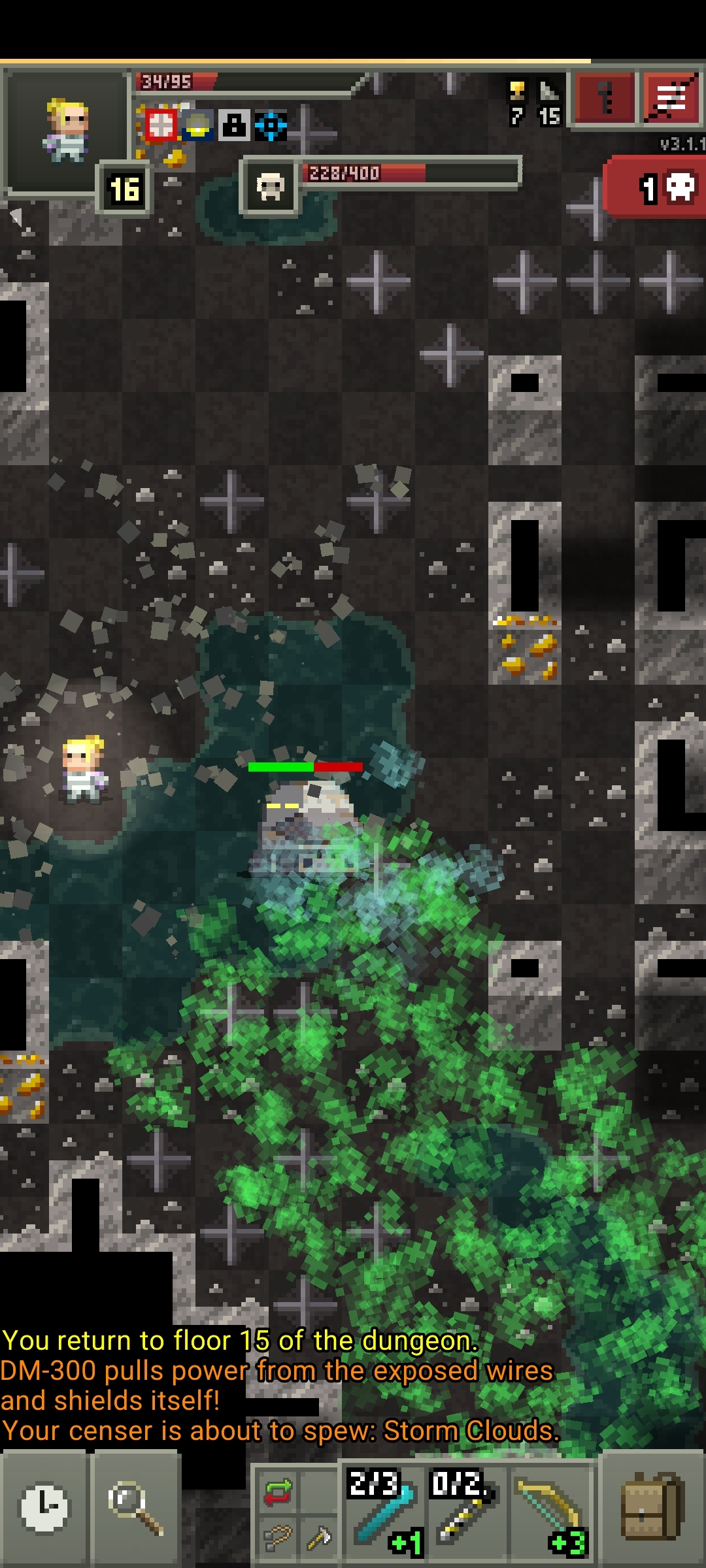This screenshot has width=706, height=1568.
Task: Inspect the yellow helmet buff icon
Action: click(197, 125)
